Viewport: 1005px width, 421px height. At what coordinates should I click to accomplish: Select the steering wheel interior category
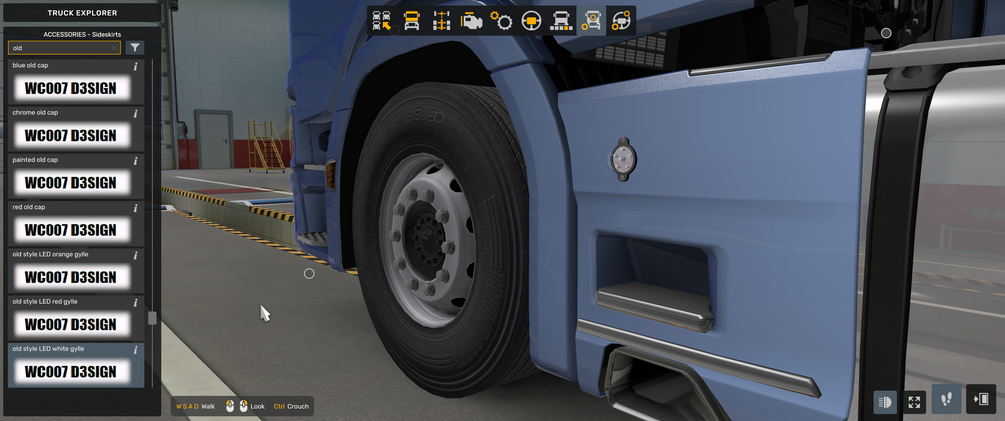click(531, 21)
